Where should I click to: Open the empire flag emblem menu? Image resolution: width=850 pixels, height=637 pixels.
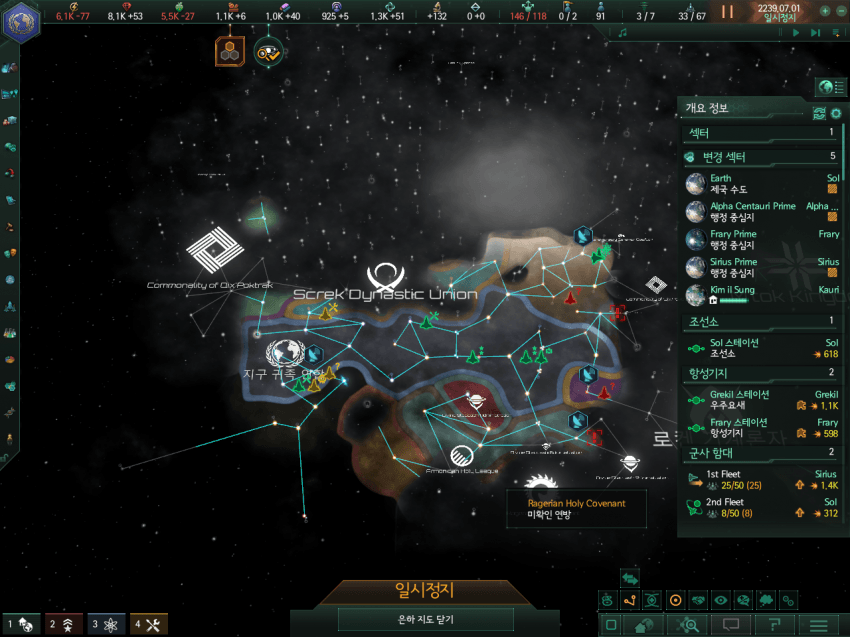pyautogui.click(x=21, y=21)
